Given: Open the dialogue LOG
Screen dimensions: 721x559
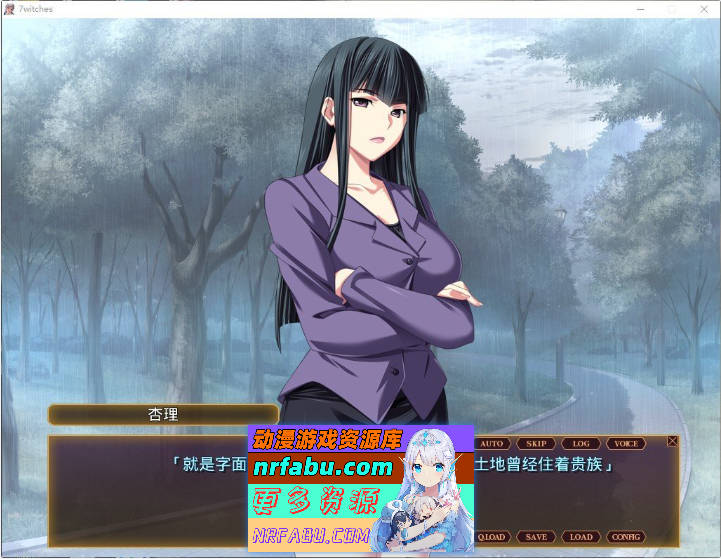Looking at the screenshot, I should pos(581,443).
